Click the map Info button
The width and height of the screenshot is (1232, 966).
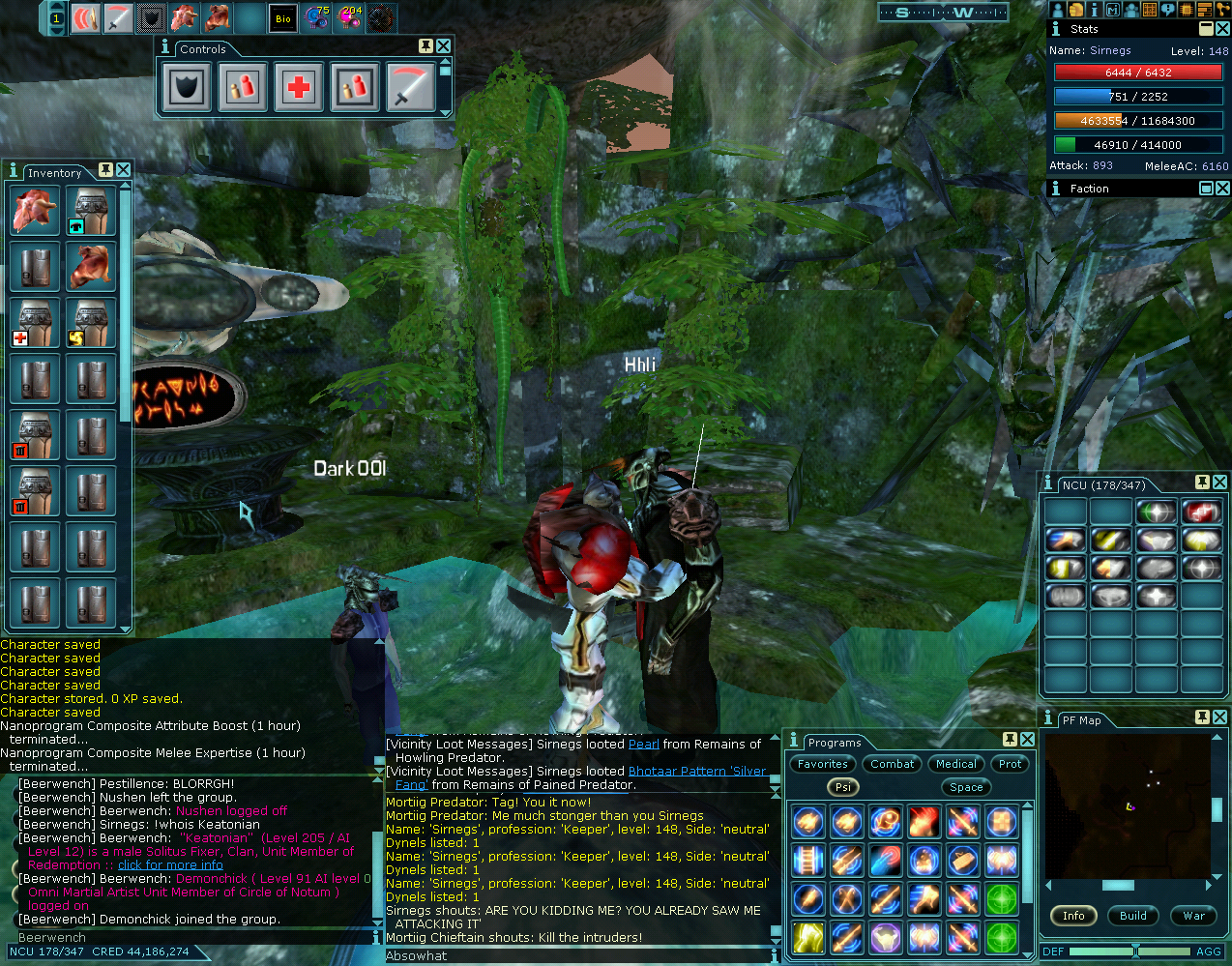(x=1073, y=916)
